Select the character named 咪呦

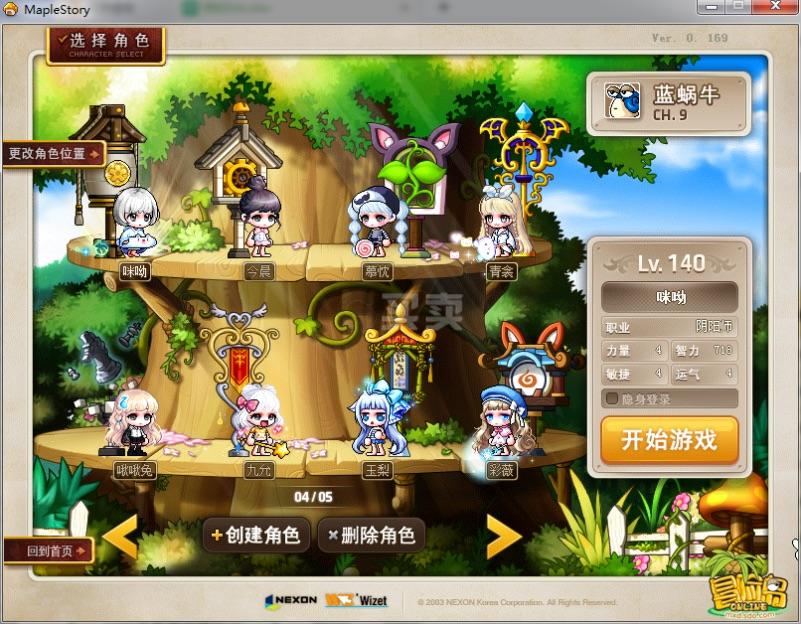135,225
